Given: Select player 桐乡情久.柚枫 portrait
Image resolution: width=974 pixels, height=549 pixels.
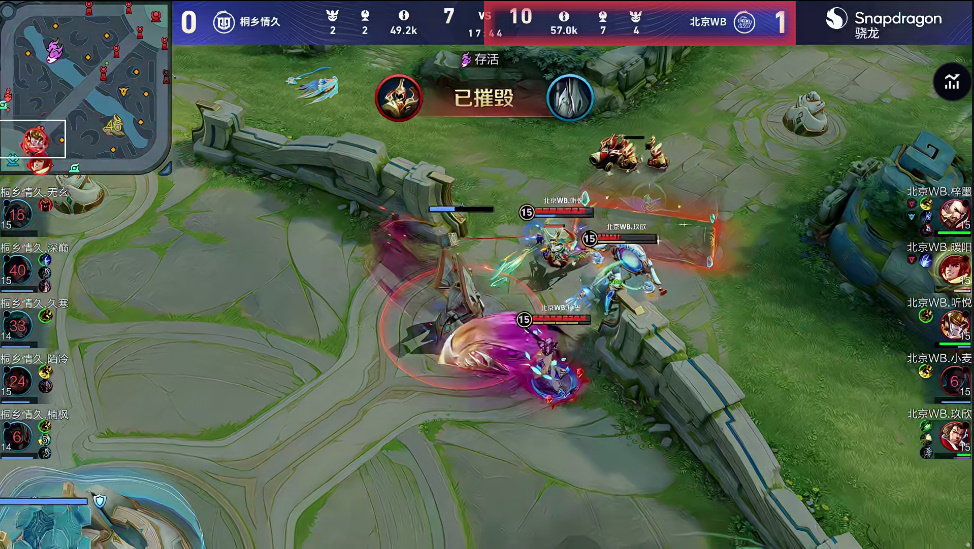Looking at the screenshot, I should (17, 435).
